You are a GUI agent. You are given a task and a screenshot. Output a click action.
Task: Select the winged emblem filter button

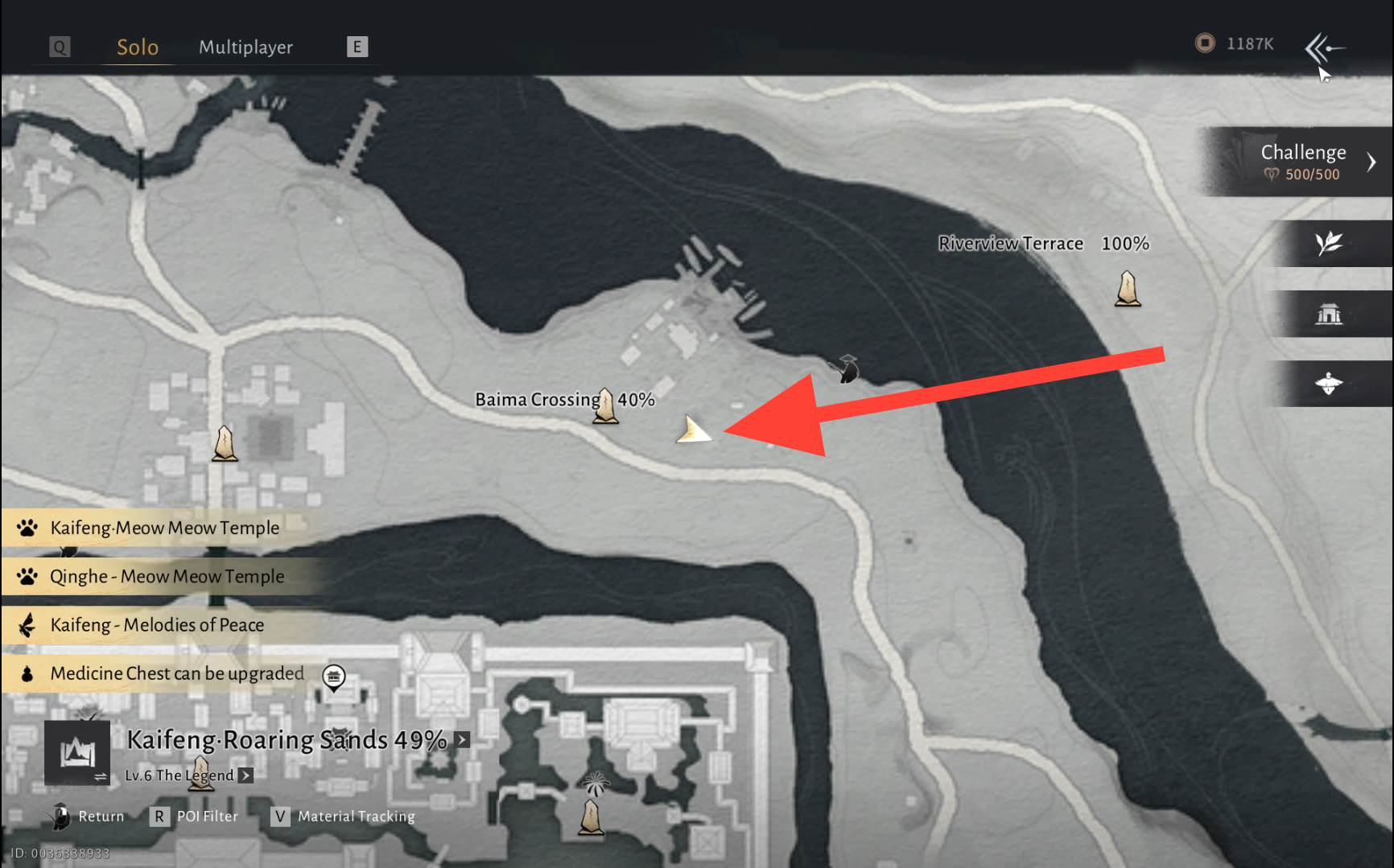[x=1329, y=384]
